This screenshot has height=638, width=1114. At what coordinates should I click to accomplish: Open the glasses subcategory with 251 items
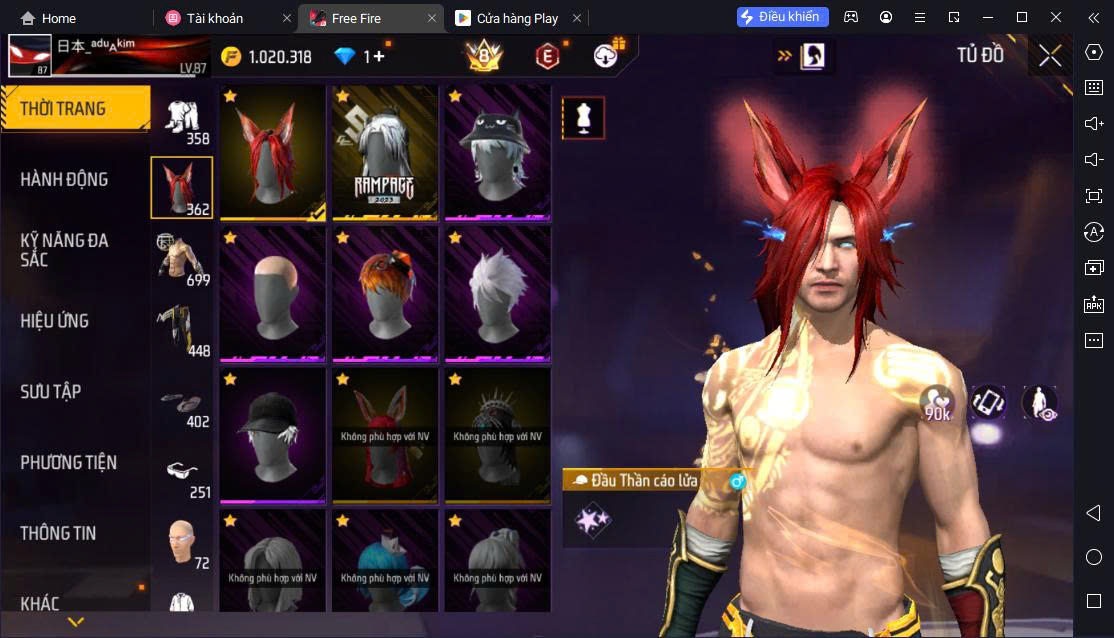tap(182, 477)
